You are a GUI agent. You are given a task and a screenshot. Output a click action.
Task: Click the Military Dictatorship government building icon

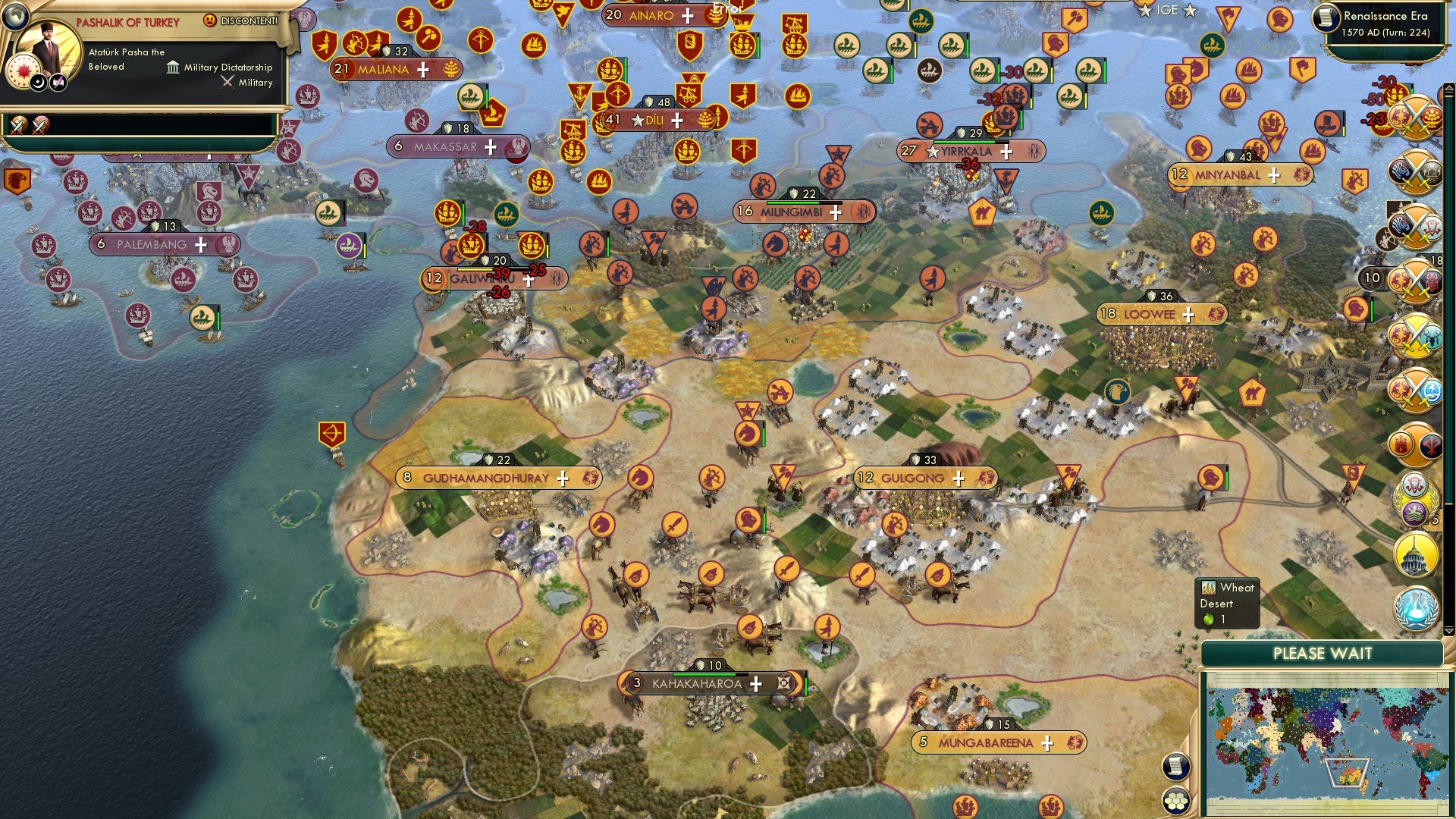173,68
